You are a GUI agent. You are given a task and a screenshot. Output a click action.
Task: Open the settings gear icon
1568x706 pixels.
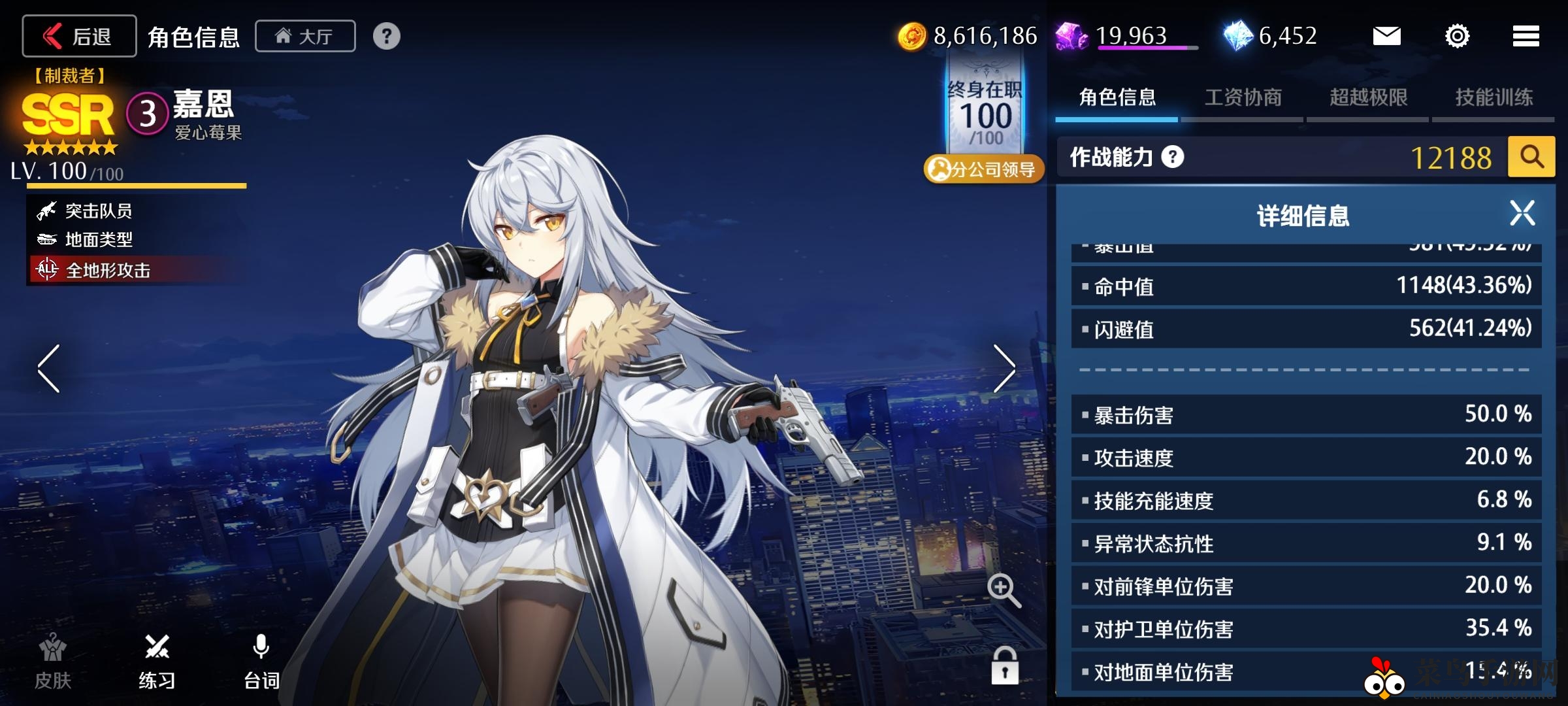point(1456,37)
